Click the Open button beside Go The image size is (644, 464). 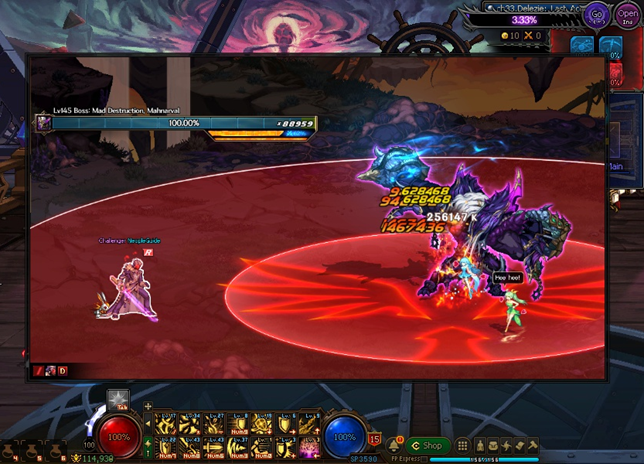[x=628, y=14]
